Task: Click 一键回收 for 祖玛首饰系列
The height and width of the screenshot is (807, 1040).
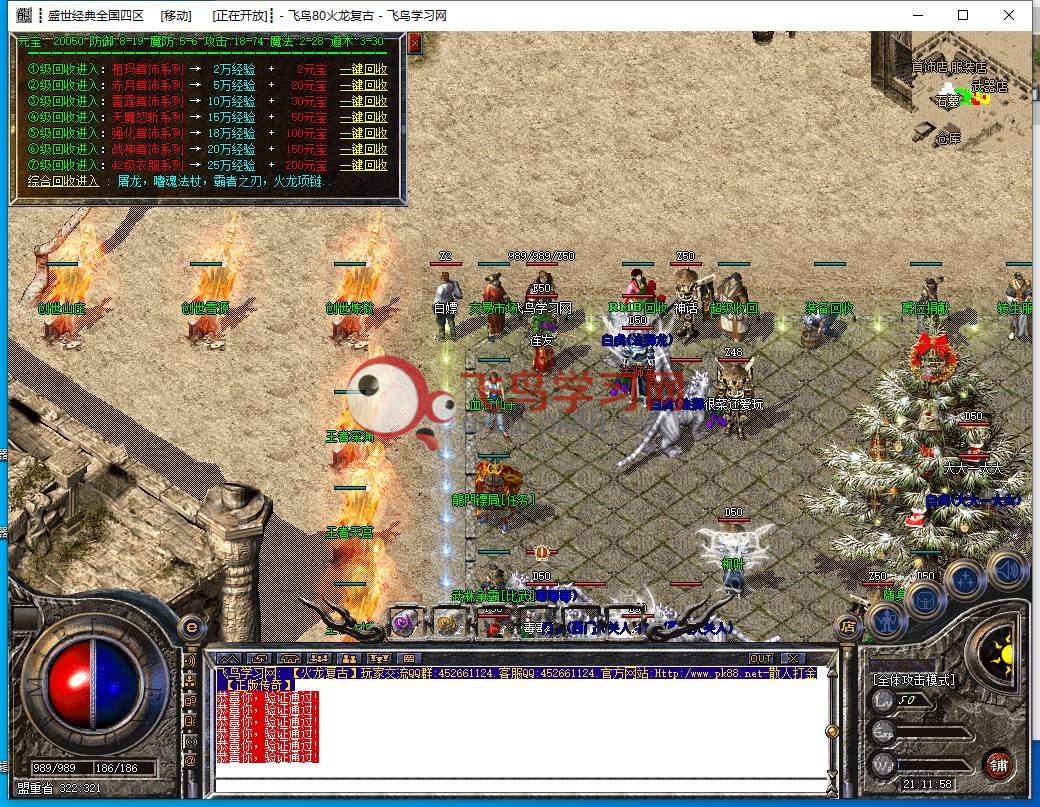Action: [363, 70]
